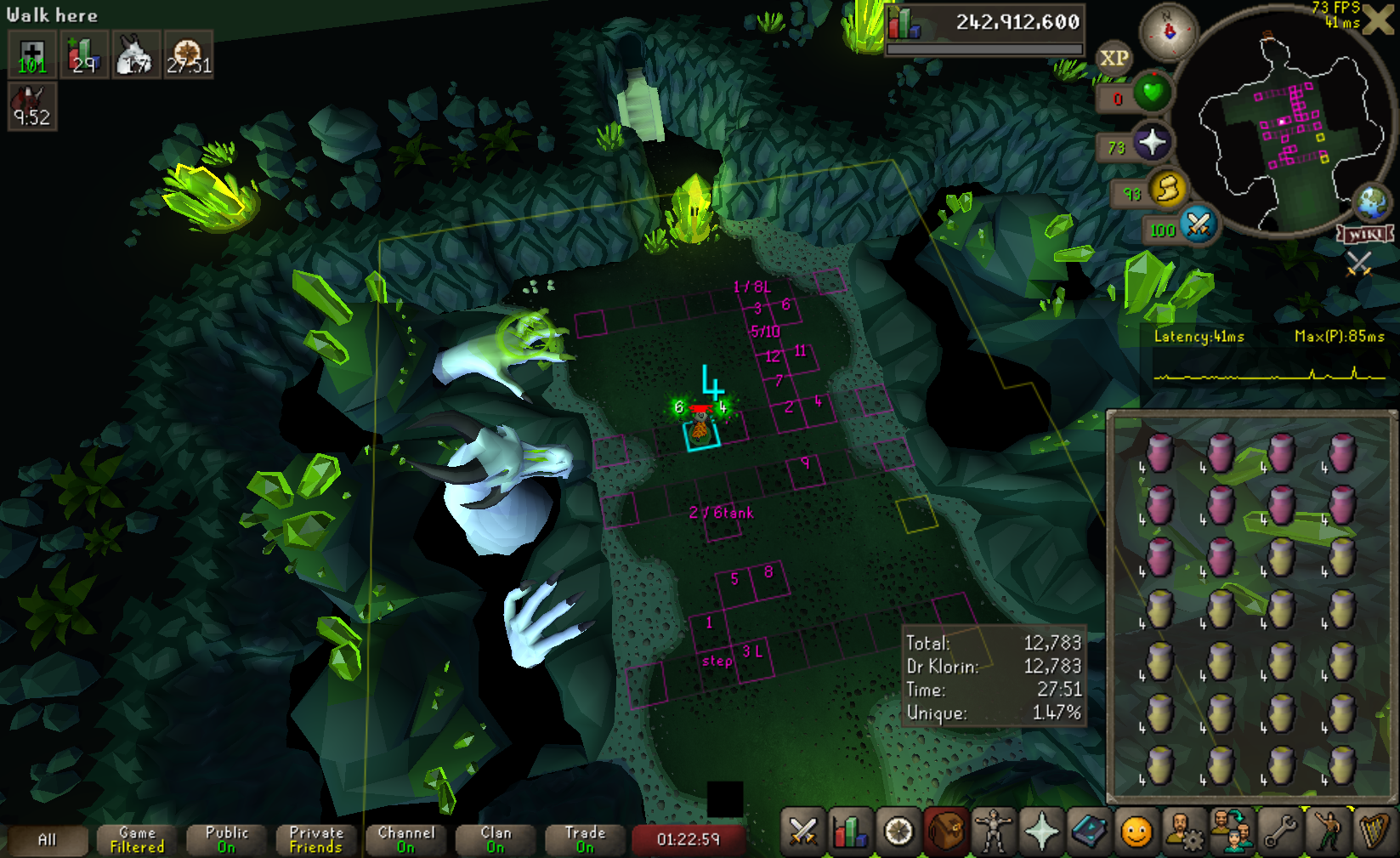
Task: Open the Quest list compass tab
Action: coord(898,831)
